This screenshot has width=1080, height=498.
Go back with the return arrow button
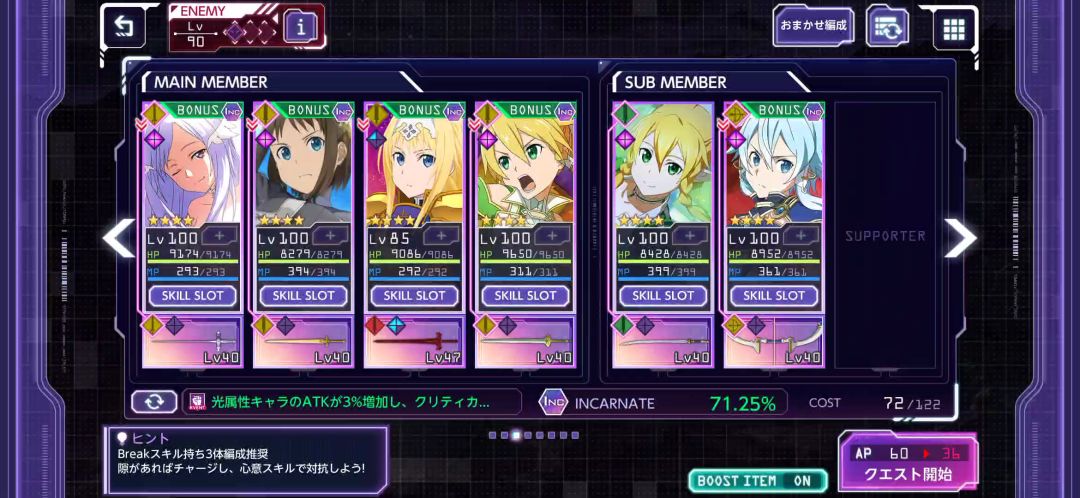[x=124, y=27]
